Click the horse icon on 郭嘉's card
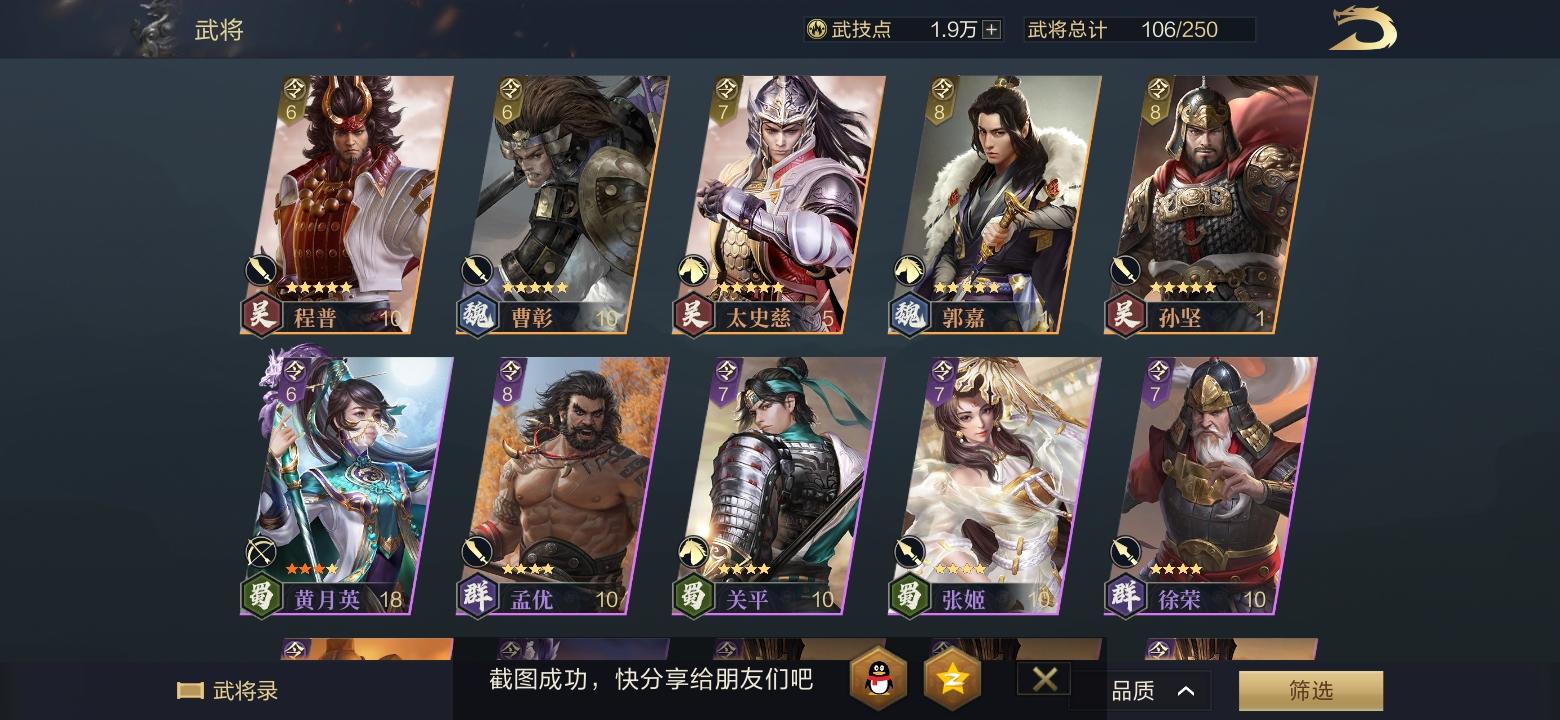This screenshot has width=1560, height=720. pyautogui.click(x=909, y=269)
